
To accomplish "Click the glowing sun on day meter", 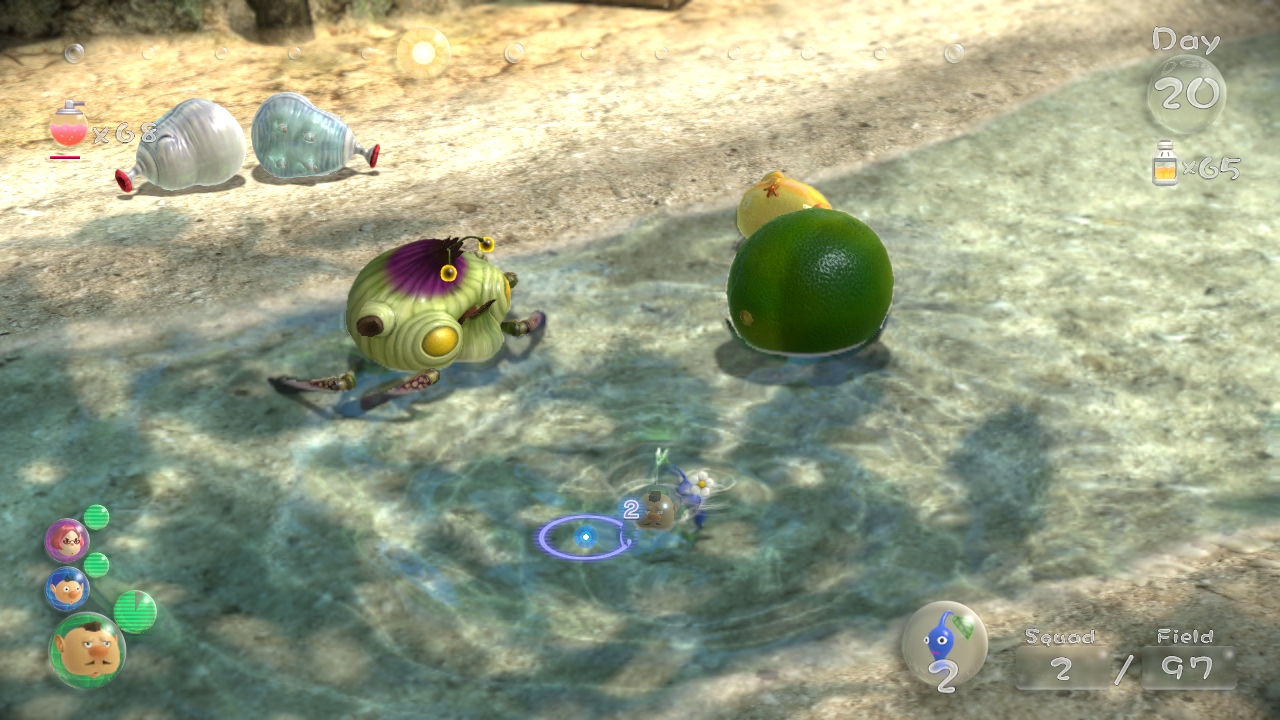I will [x=423, y=52].
